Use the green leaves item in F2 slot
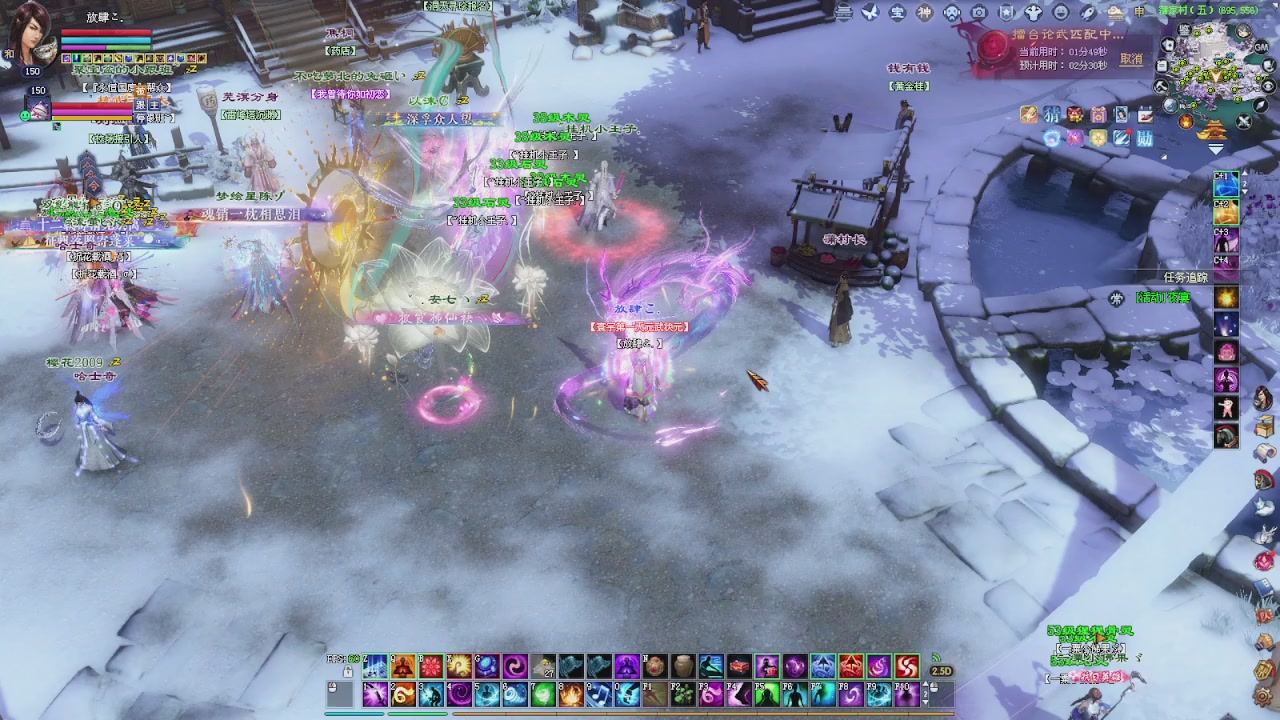1280x720 pixels. (682, 694)
